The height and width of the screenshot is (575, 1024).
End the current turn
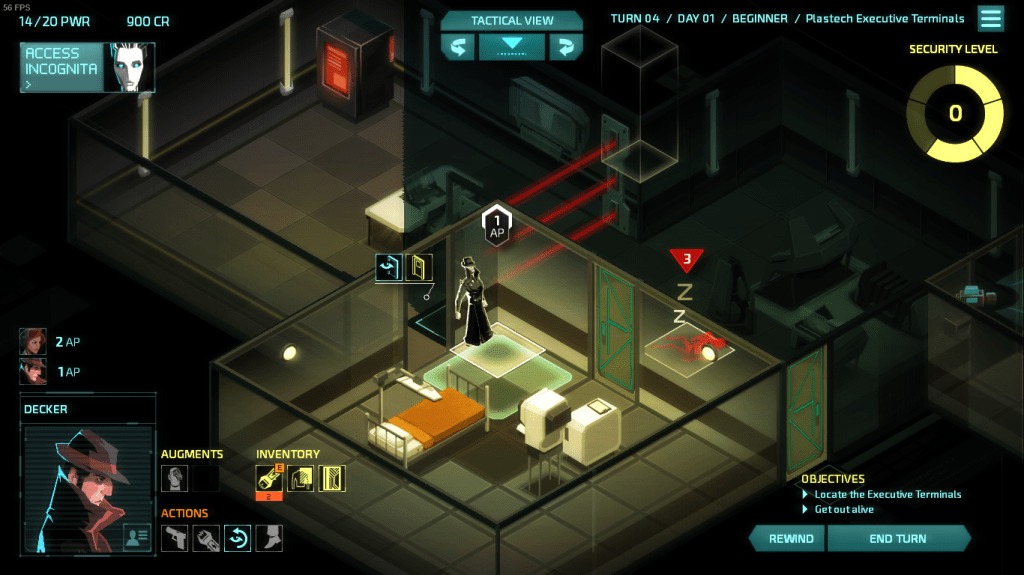897,538
